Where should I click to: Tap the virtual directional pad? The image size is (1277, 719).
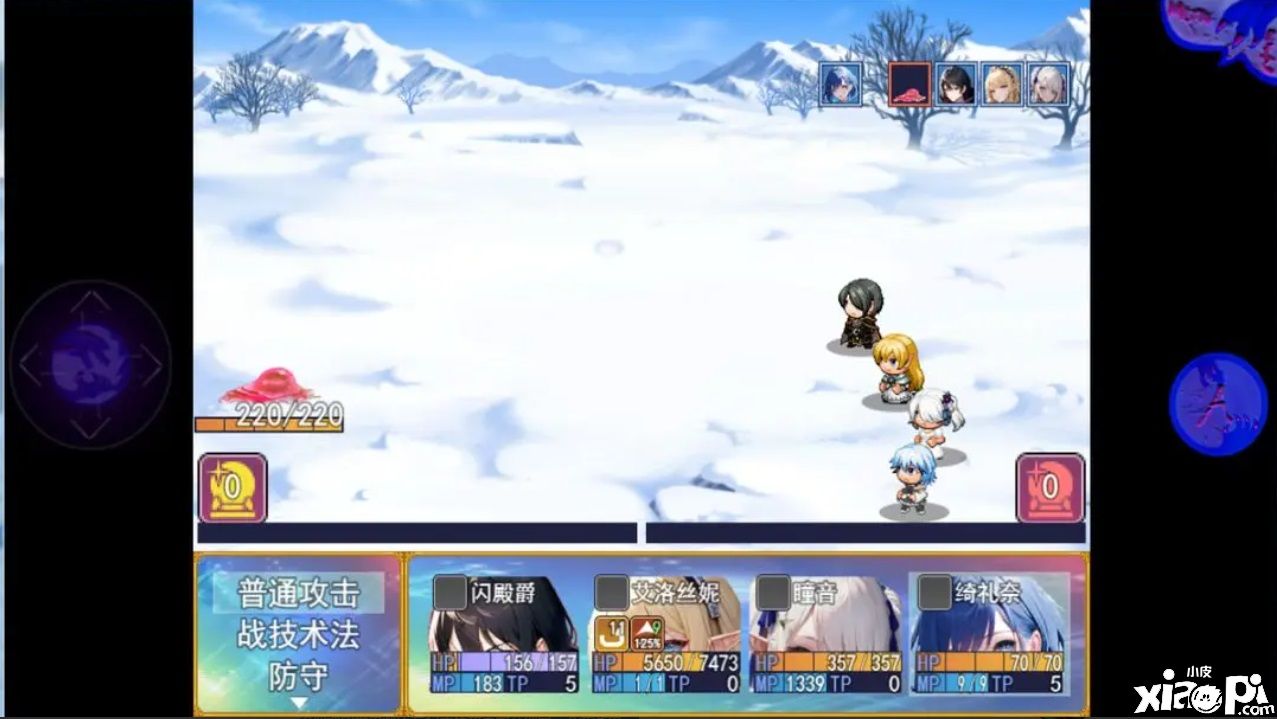click(90, 364)
